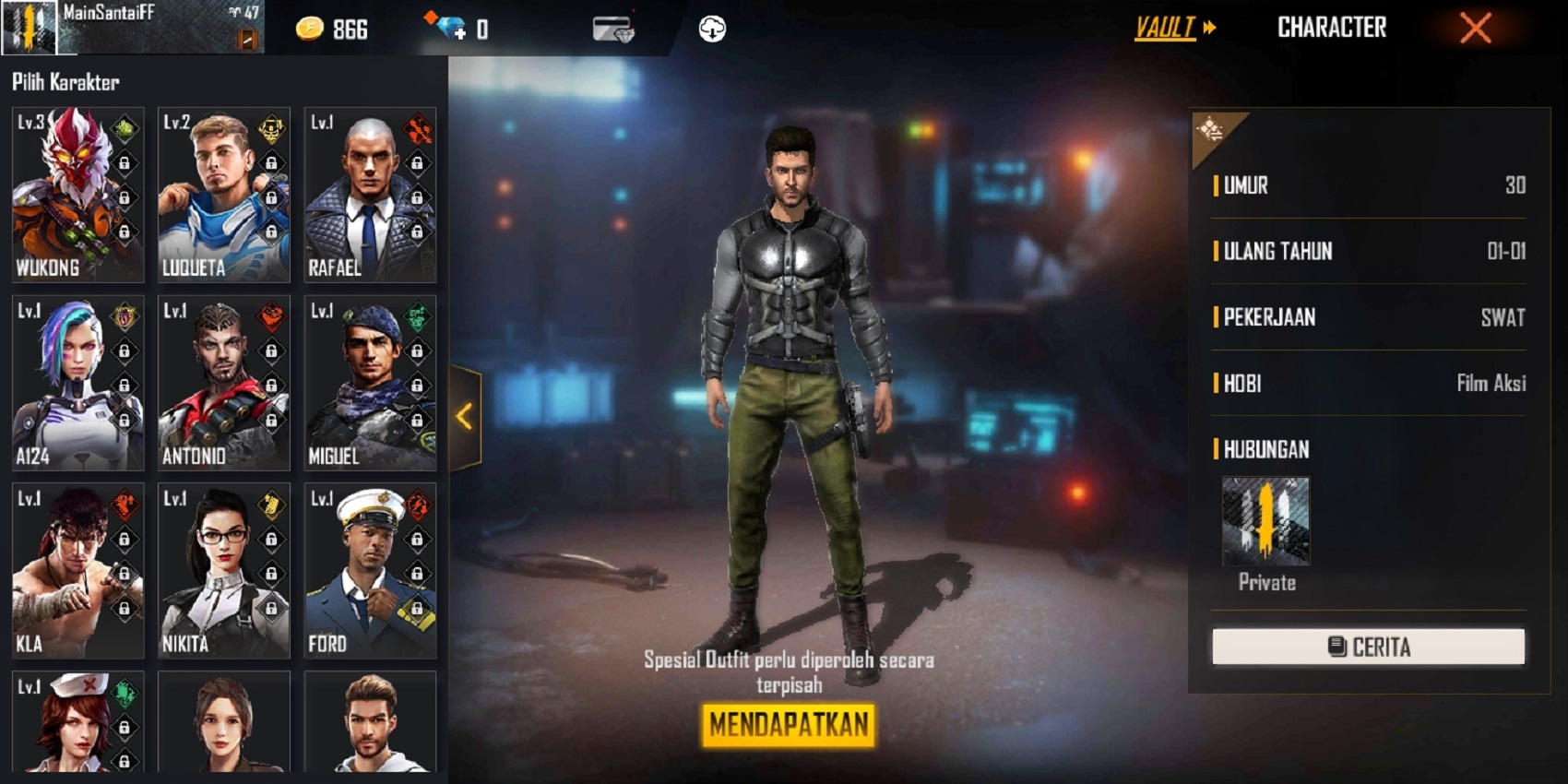Open the wallet icon in top bar
Viewport: 1568px width, 784px height.
613,28
